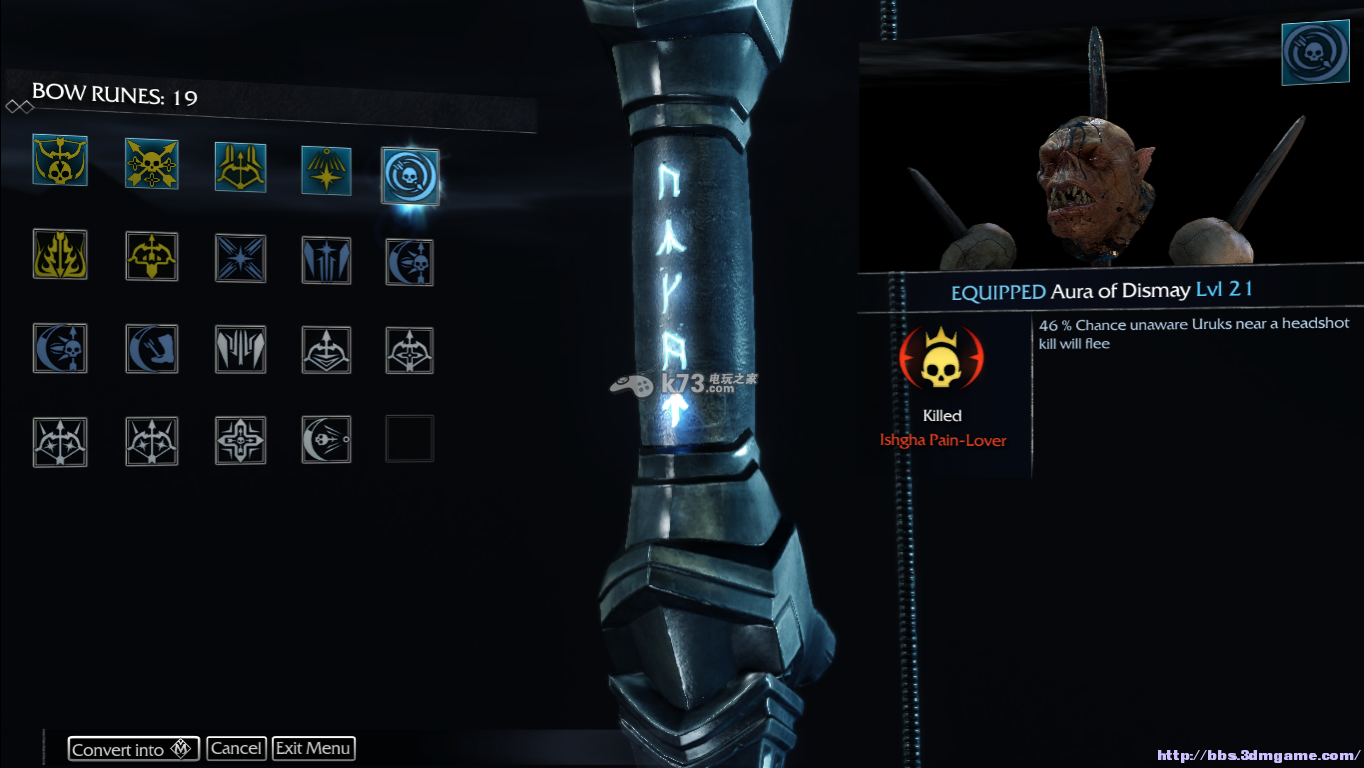Select the blue crossed-rays star rune
Screen dimensions: 1364x768
click(241, 258)
